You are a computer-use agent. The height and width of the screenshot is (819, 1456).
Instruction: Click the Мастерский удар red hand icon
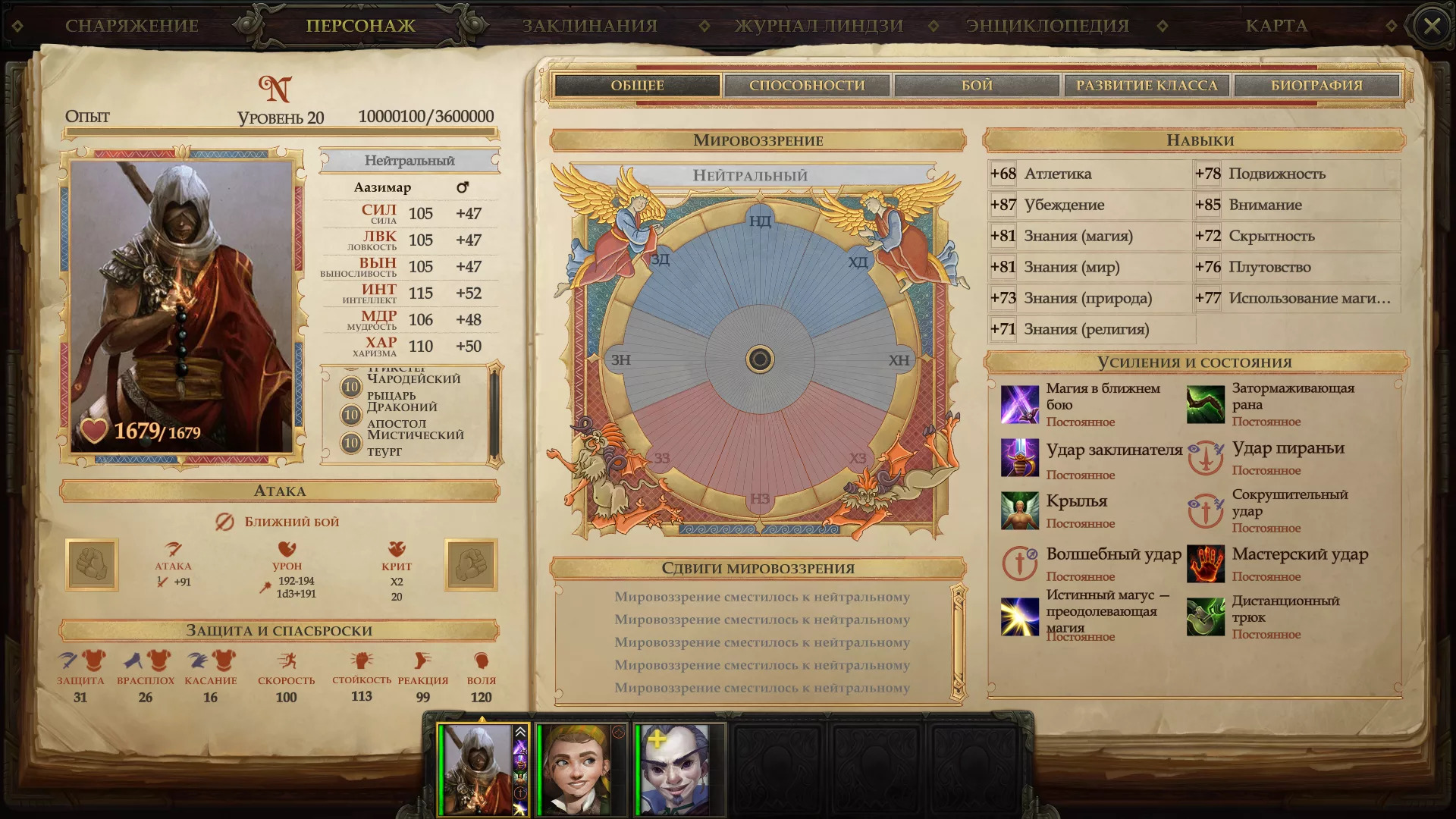(1205, 563)
